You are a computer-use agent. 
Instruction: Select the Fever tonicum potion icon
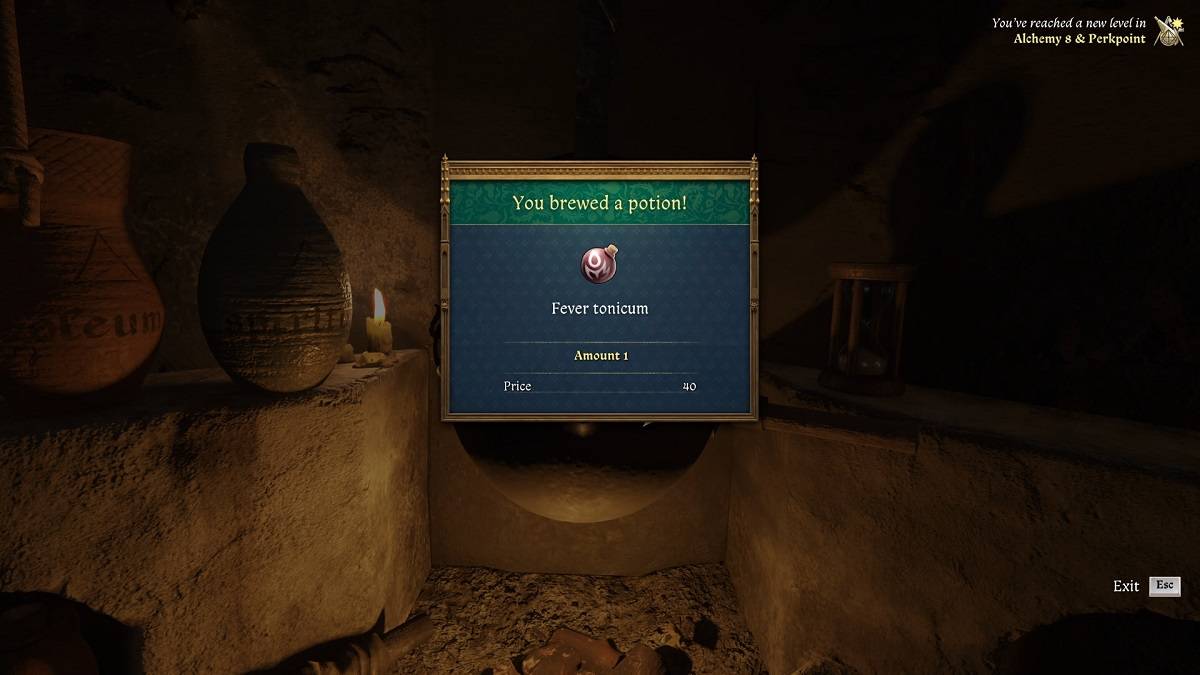coord(600,264)
